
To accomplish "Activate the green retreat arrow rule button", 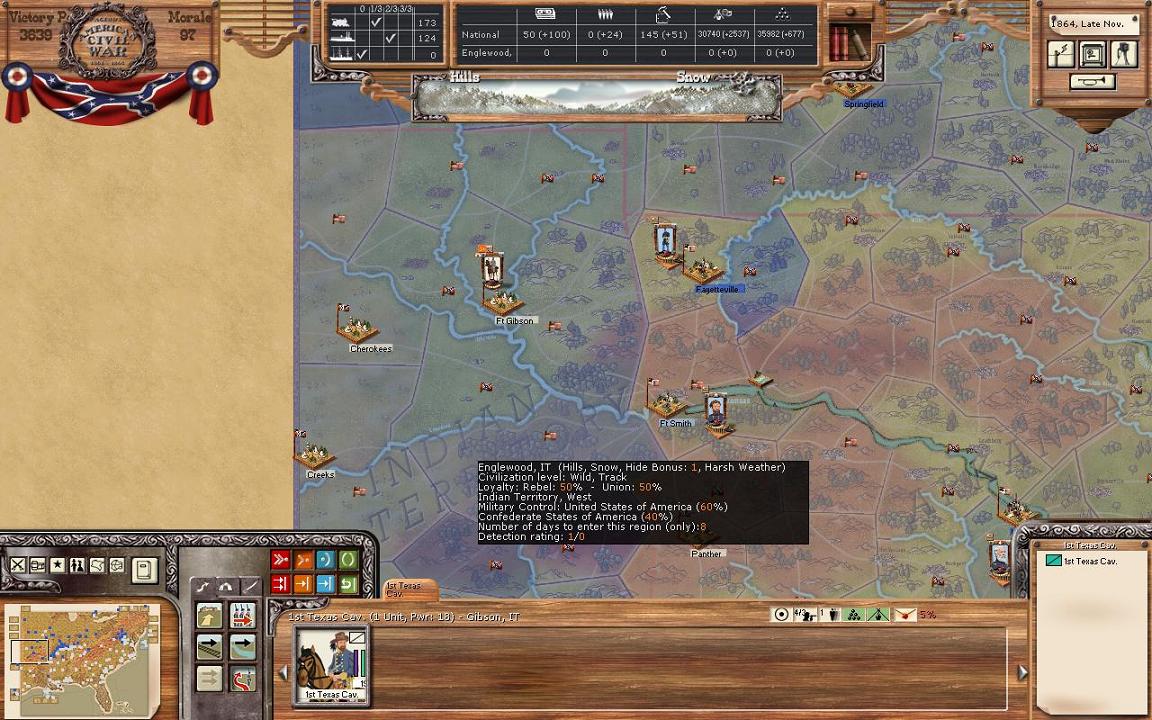I will click(347, 584).
